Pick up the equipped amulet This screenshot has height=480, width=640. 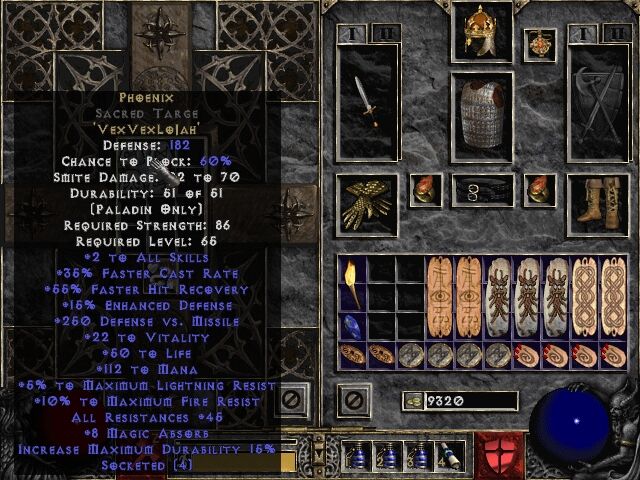540,45
